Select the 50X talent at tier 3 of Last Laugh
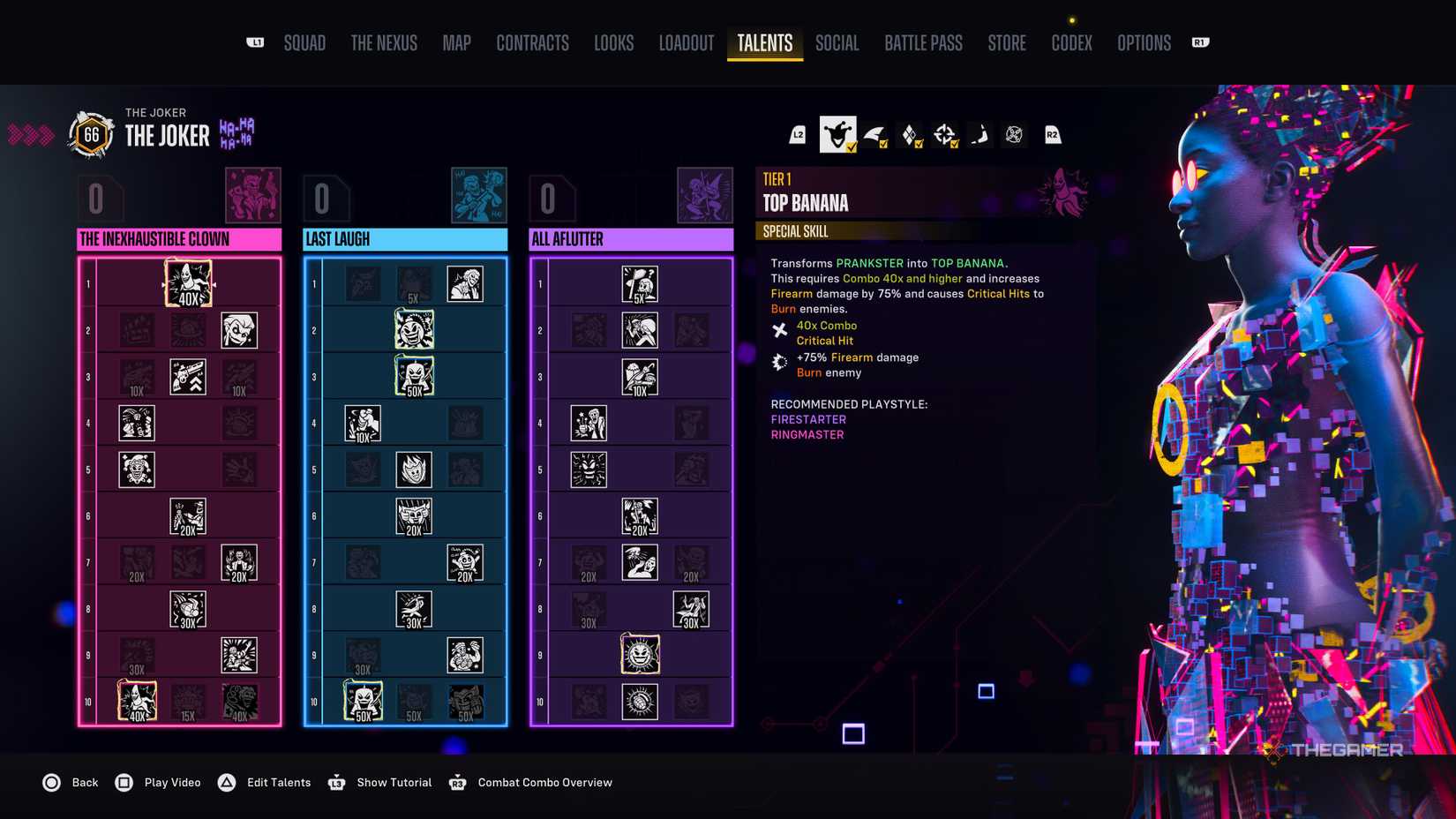 point(414,374)
